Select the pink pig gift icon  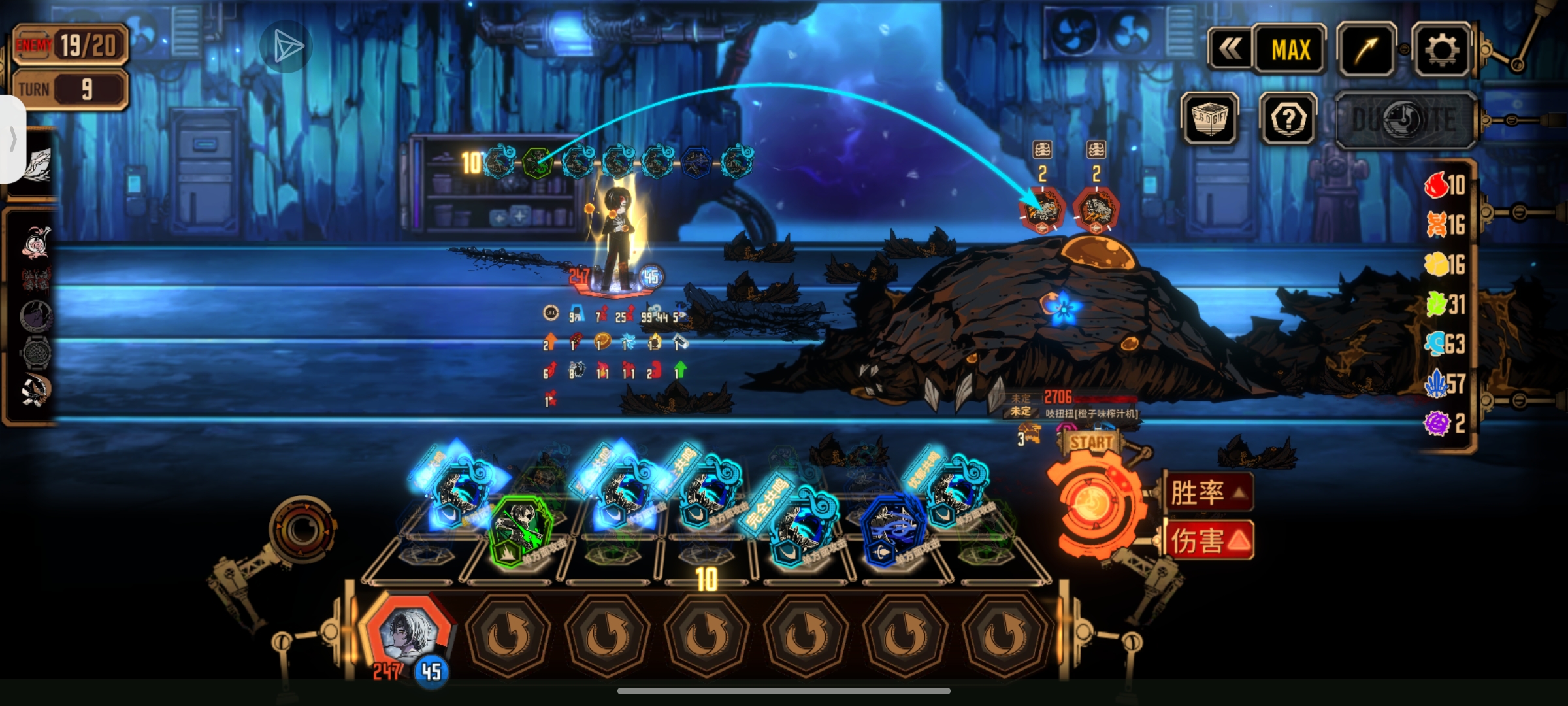pos(34,242)
